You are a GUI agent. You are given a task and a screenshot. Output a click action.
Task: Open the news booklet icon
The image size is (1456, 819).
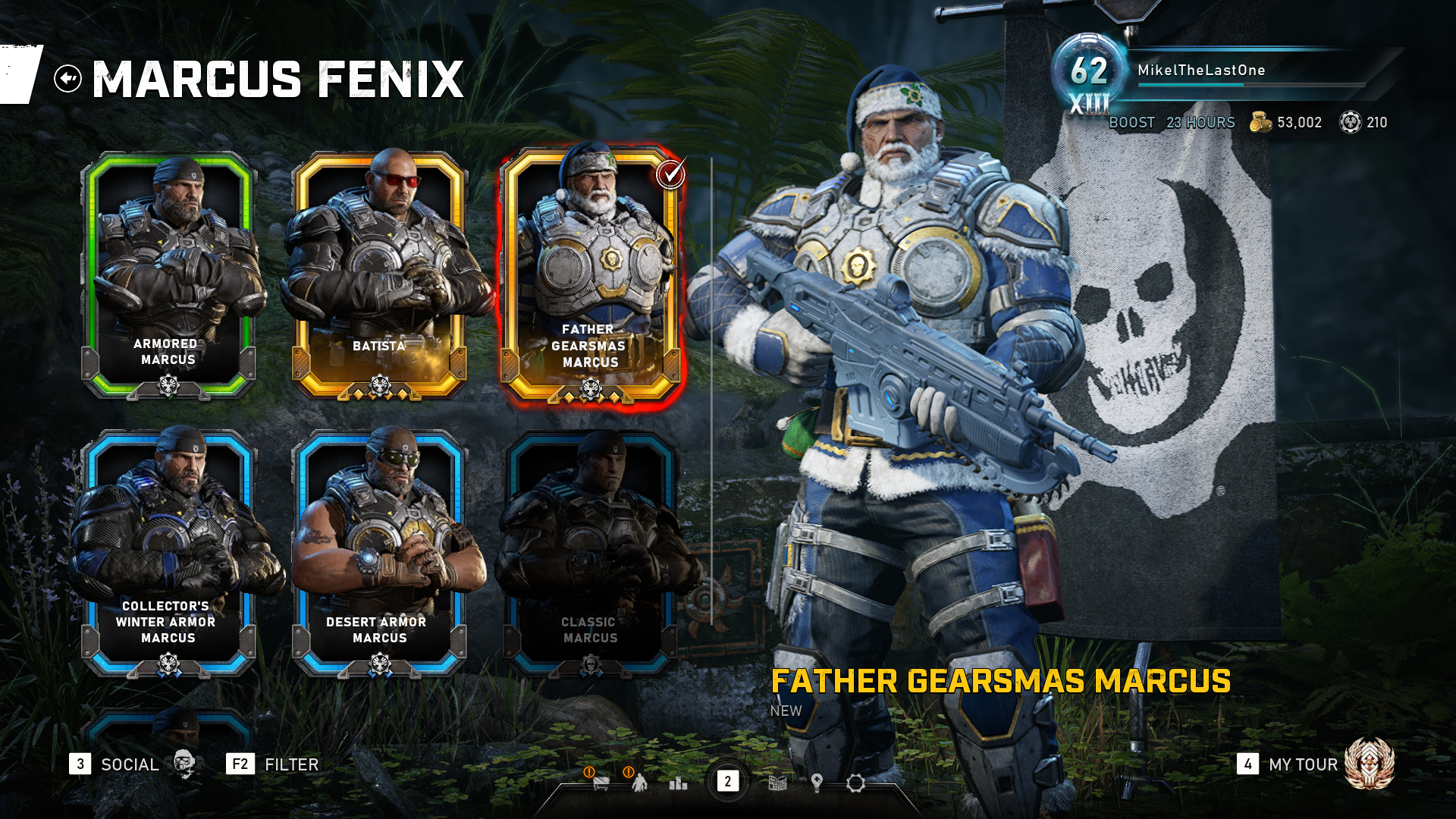[x=777, y=783]
